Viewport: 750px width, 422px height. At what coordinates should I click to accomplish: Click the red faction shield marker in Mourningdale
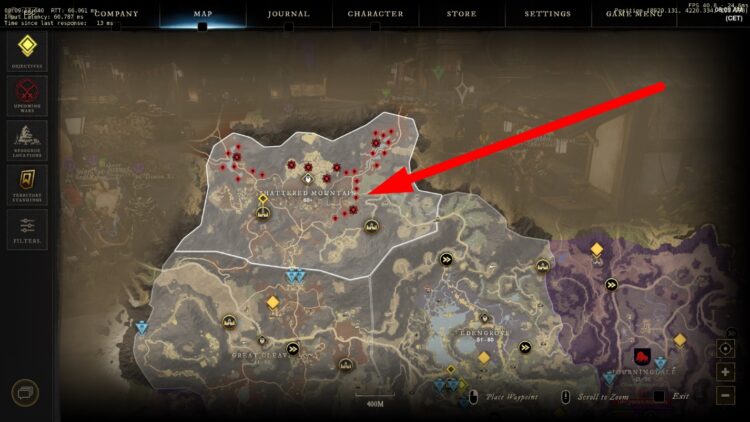click(642, 356)
